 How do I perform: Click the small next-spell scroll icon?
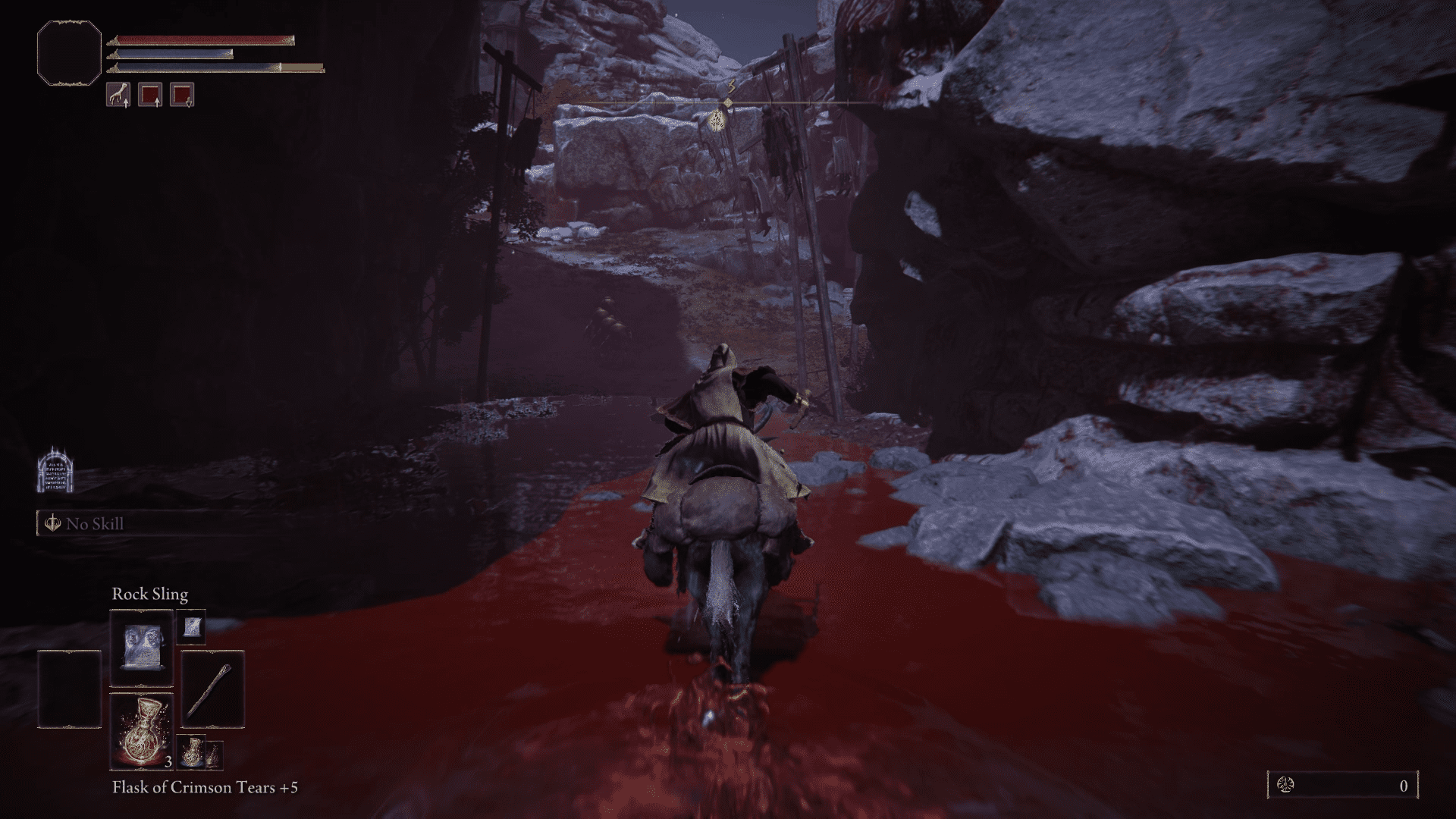tap(190, 626)
